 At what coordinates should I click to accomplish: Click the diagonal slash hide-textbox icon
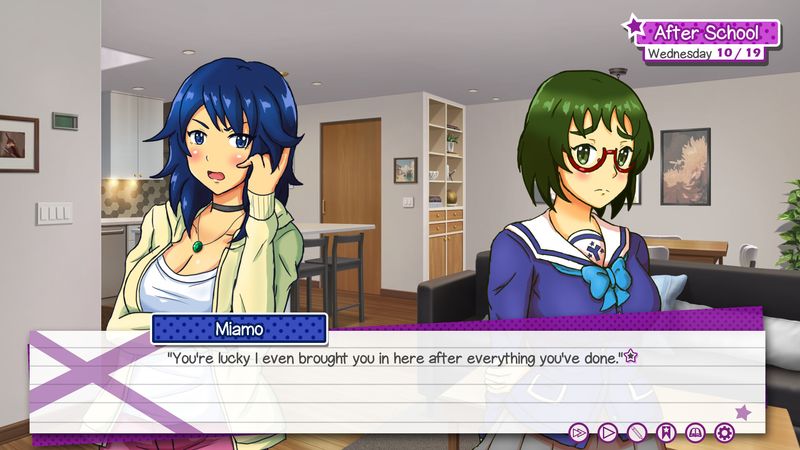point(636,432)
